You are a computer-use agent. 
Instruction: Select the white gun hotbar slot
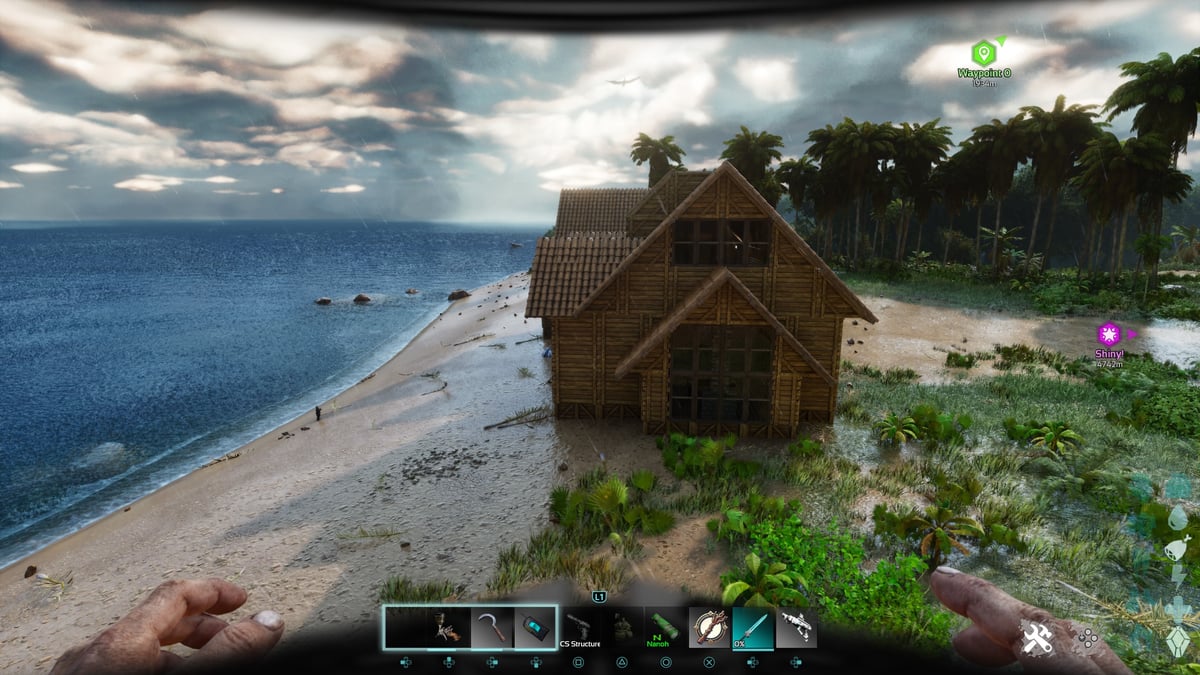click(x=796, y=627)
